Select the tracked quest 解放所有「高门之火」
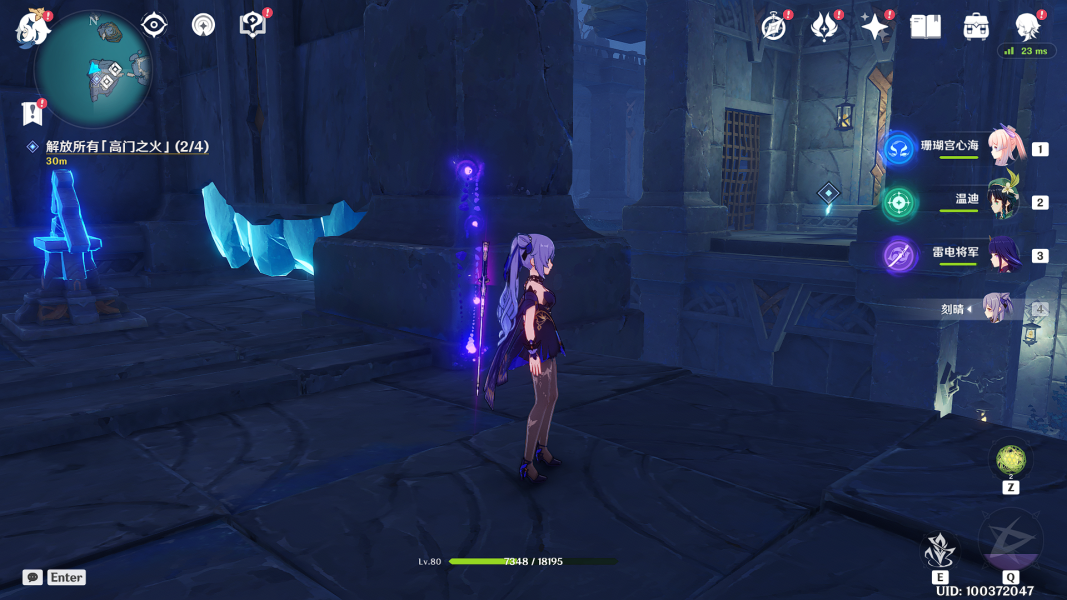 (126, 147)
